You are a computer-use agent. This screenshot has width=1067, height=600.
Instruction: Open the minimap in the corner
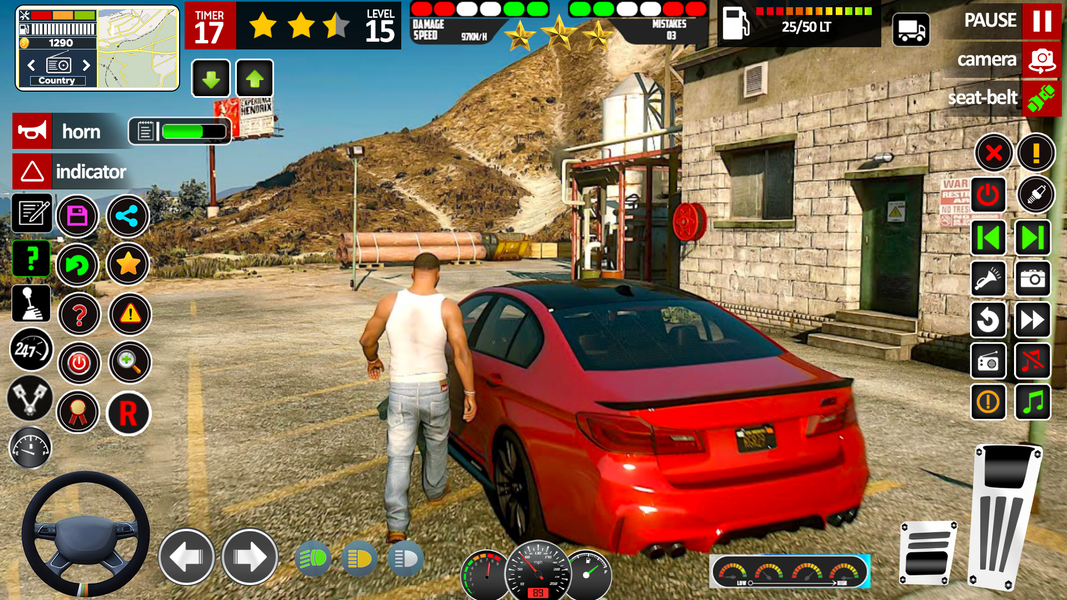pos(97,47)
